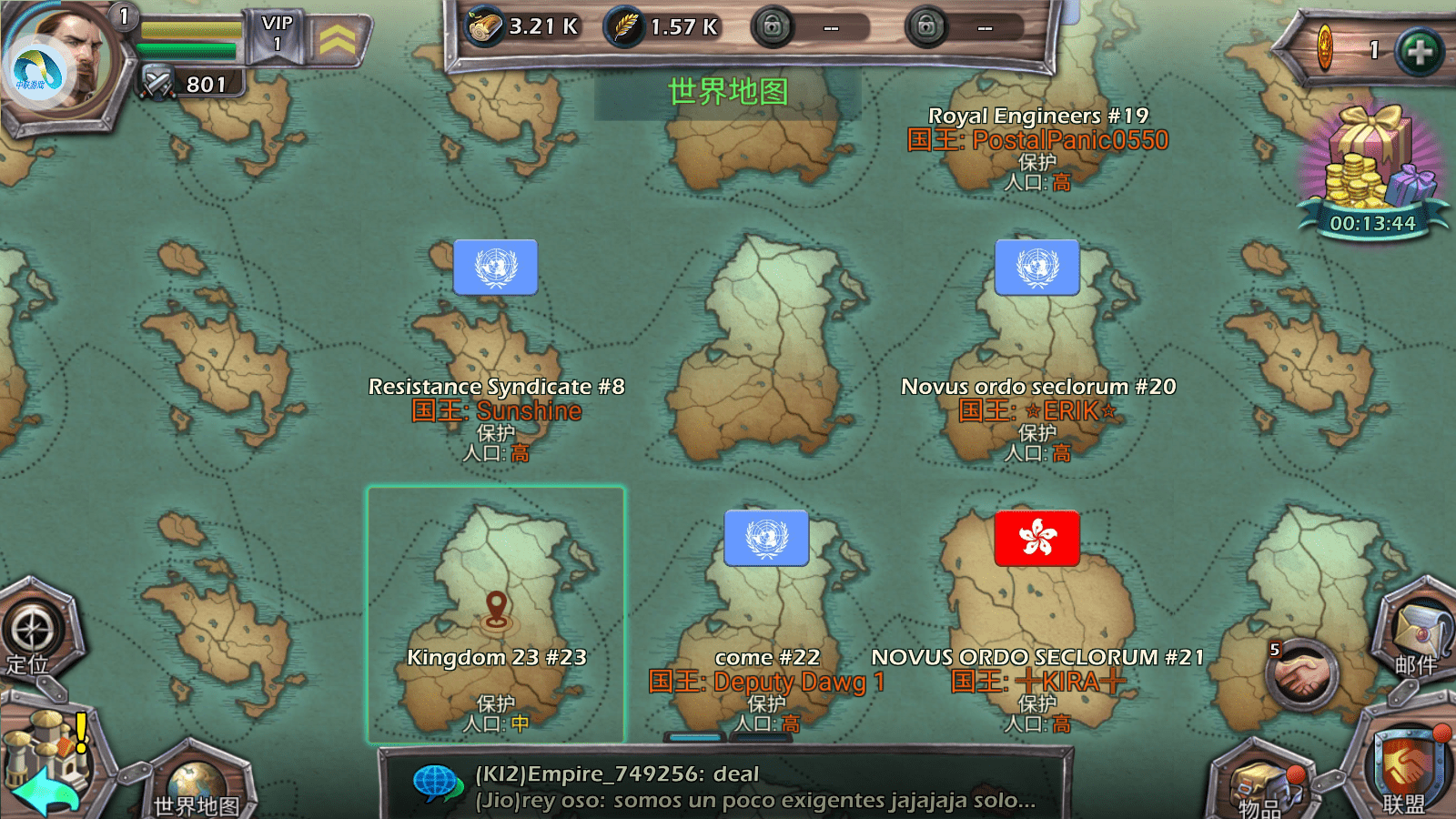Click the power rating 801 badge
The image size is (1456, 819).
tap(193, 85)
